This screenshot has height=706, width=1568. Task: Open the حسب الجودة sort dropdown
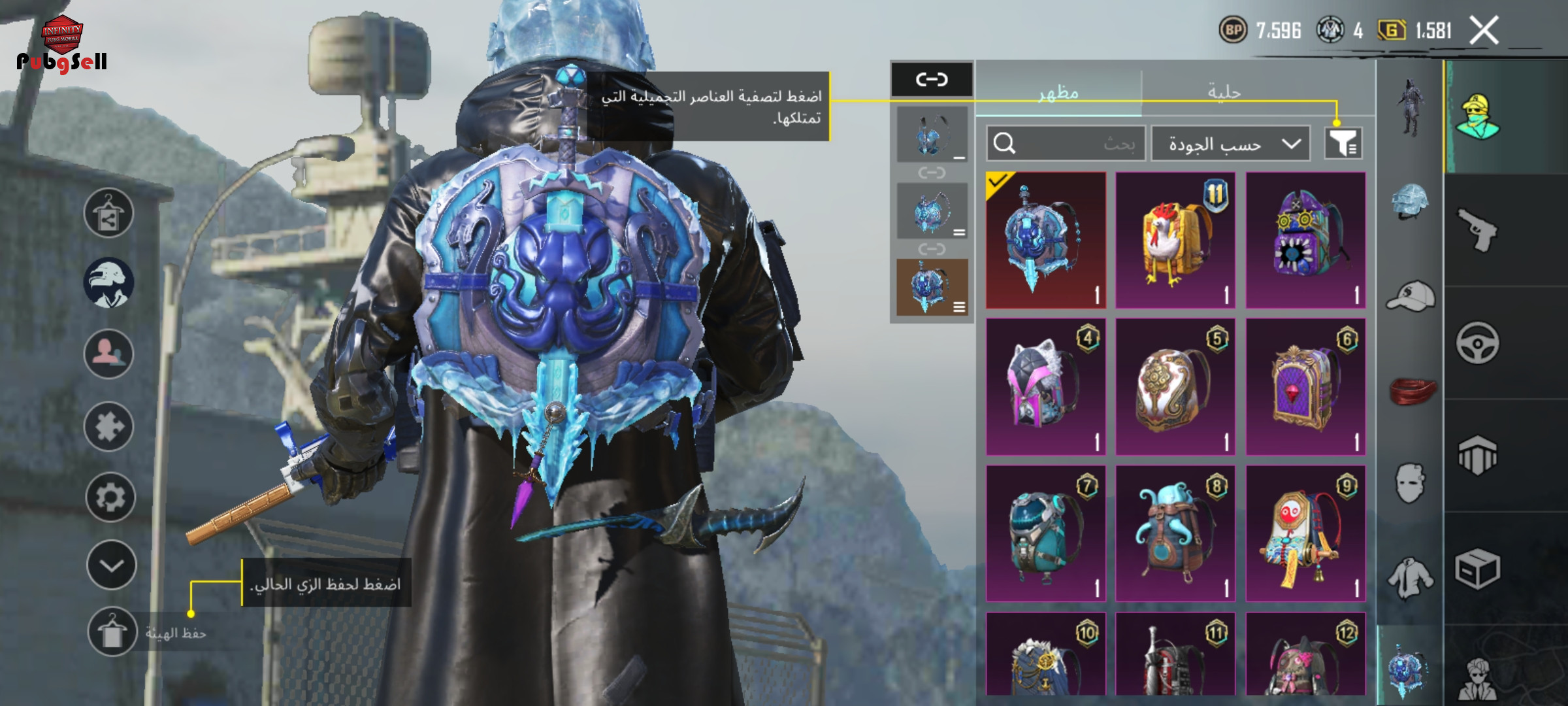[1230, 144]
